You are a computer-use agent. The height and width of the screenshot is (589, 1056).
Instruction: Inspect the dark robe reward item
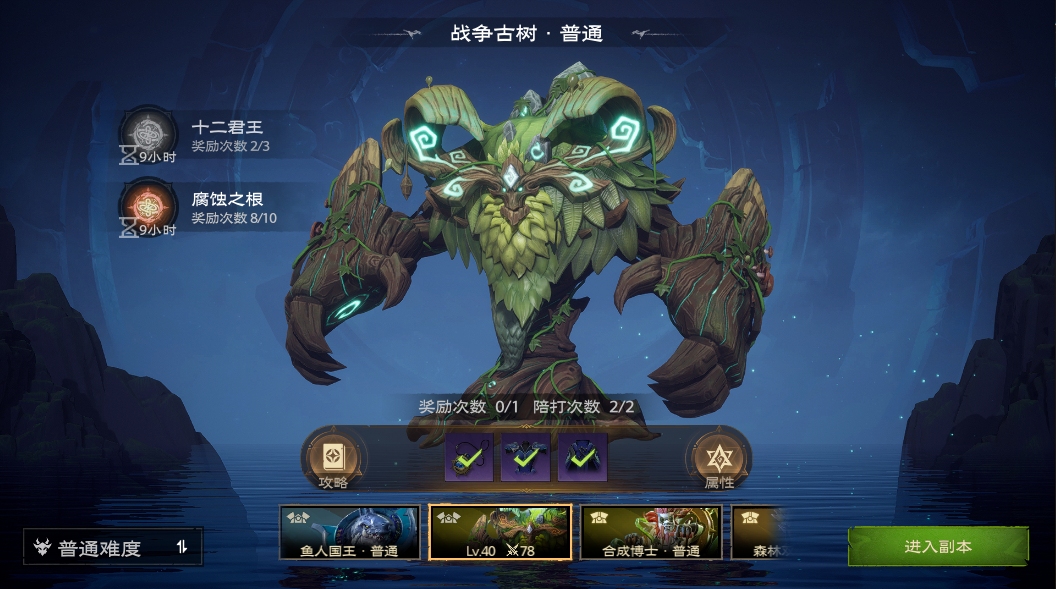coord(582,457)
